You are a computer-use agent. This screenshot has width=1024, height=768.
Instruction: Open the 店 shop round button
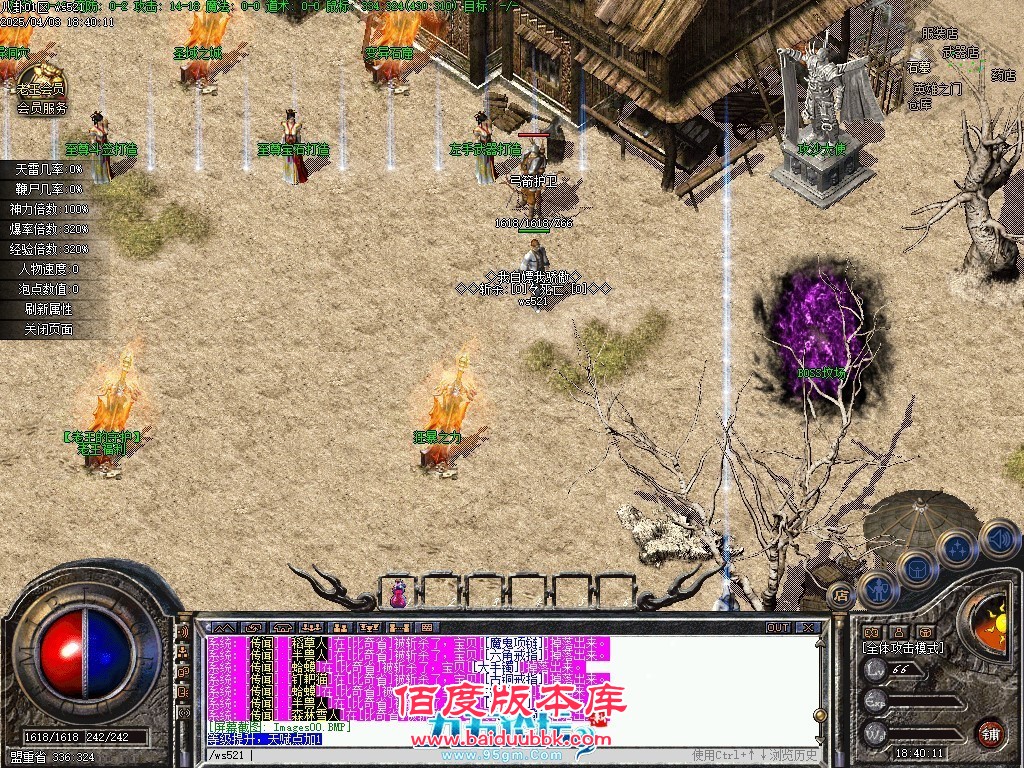coord(840,593)
